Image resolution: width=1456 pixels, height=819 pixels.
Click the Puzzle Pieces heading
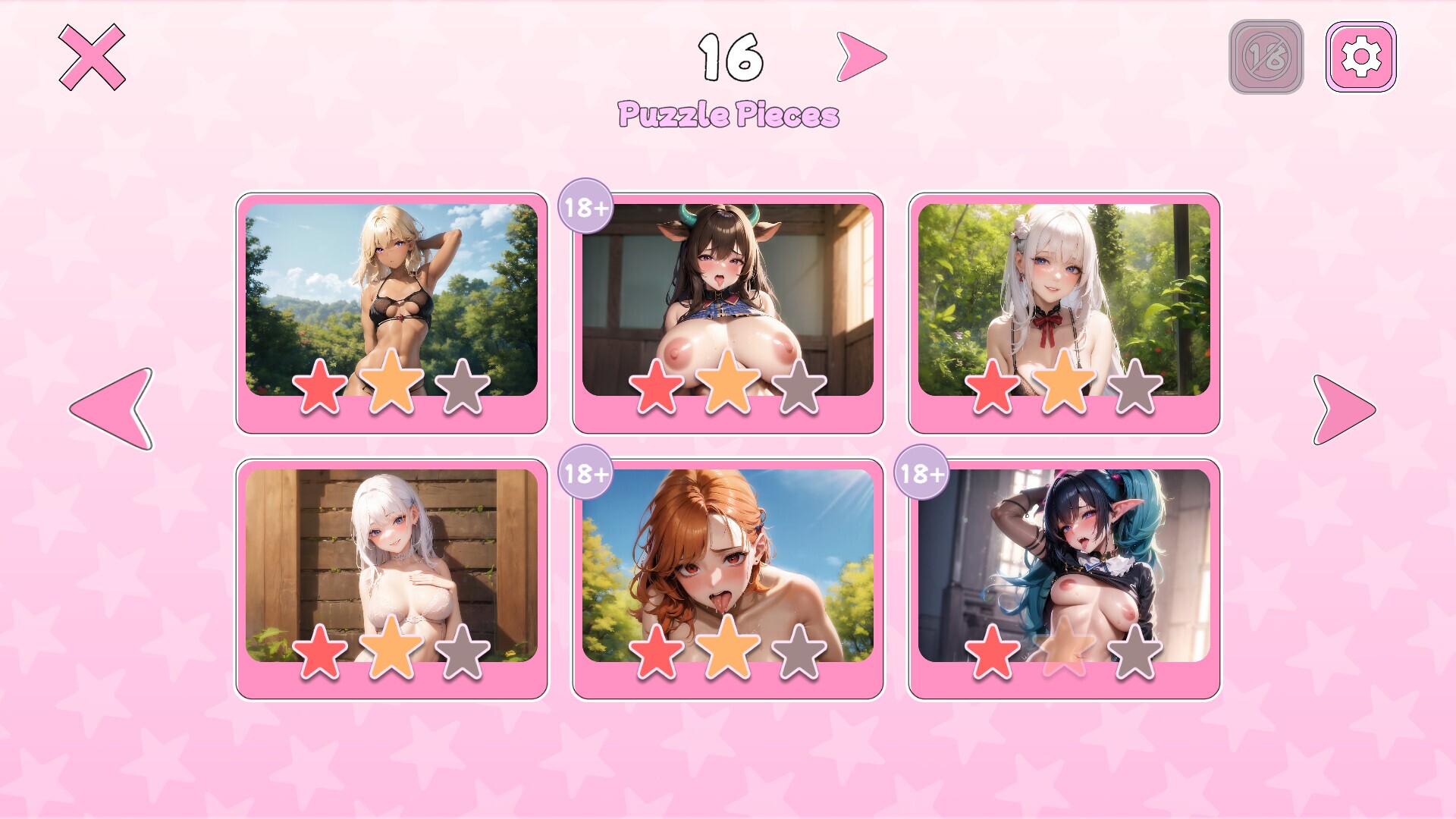pyautogui.click(x=728, y=112)
